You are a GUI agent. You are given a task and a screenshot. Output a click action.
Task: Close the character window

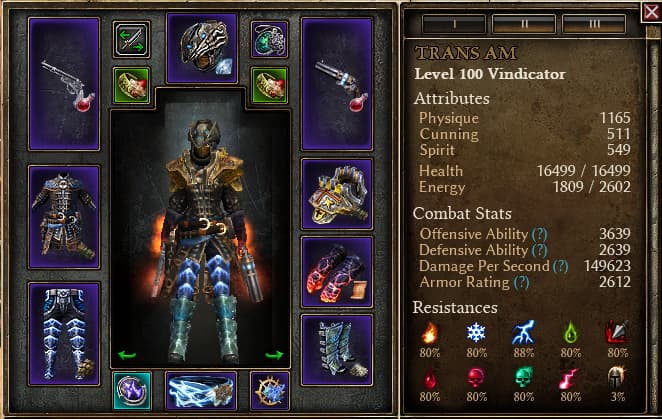[651, 12]
